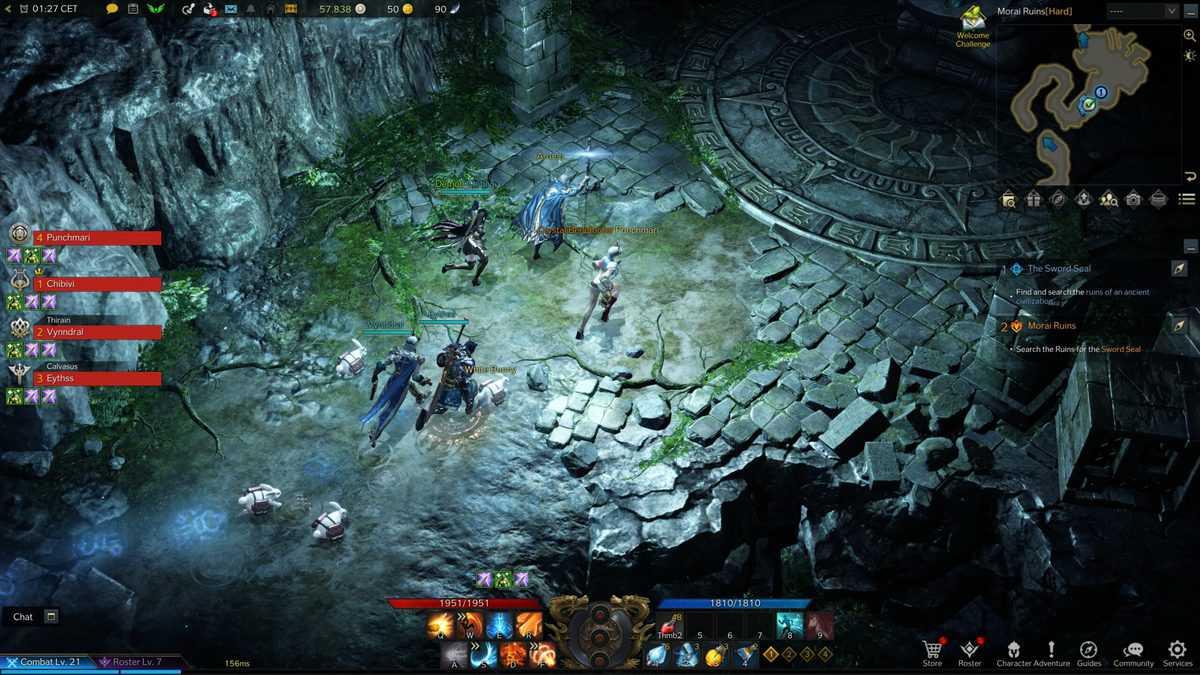Open the mail envelope icon
This screenshot has height=675, width=1200.
click(x=231, y=9)
